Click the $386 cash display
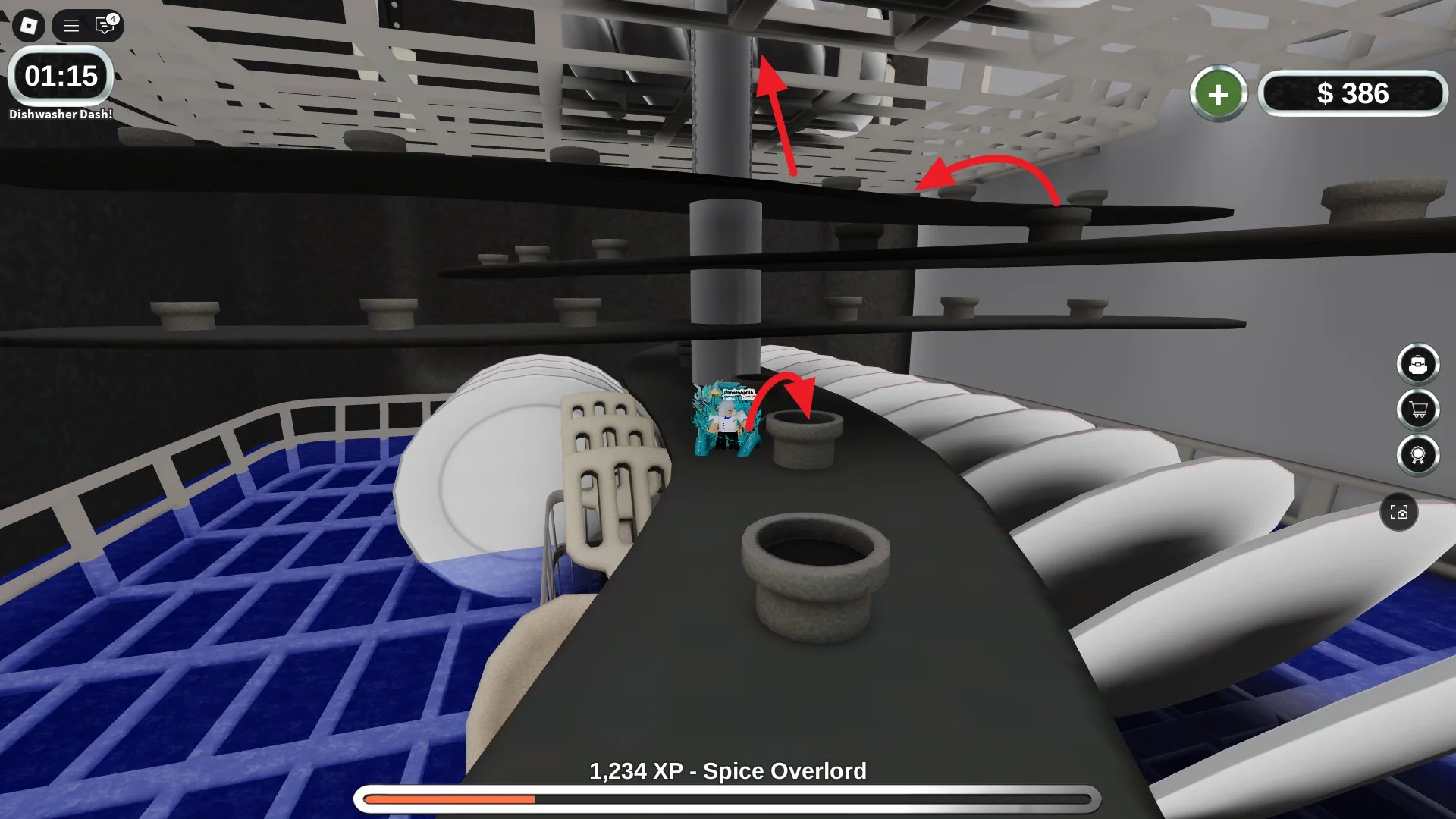This screenshot has width=1456, height=819. coord(1354,93)
